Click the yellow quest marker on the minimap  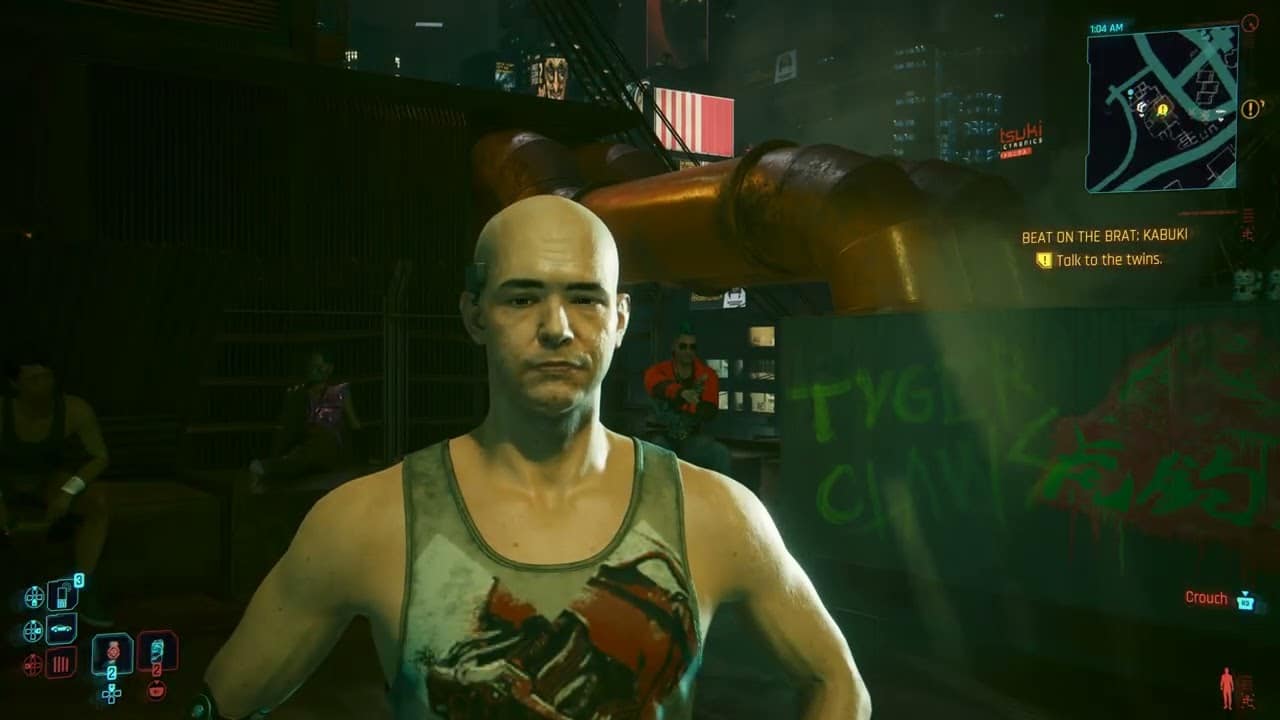(x=1162, y=111)
